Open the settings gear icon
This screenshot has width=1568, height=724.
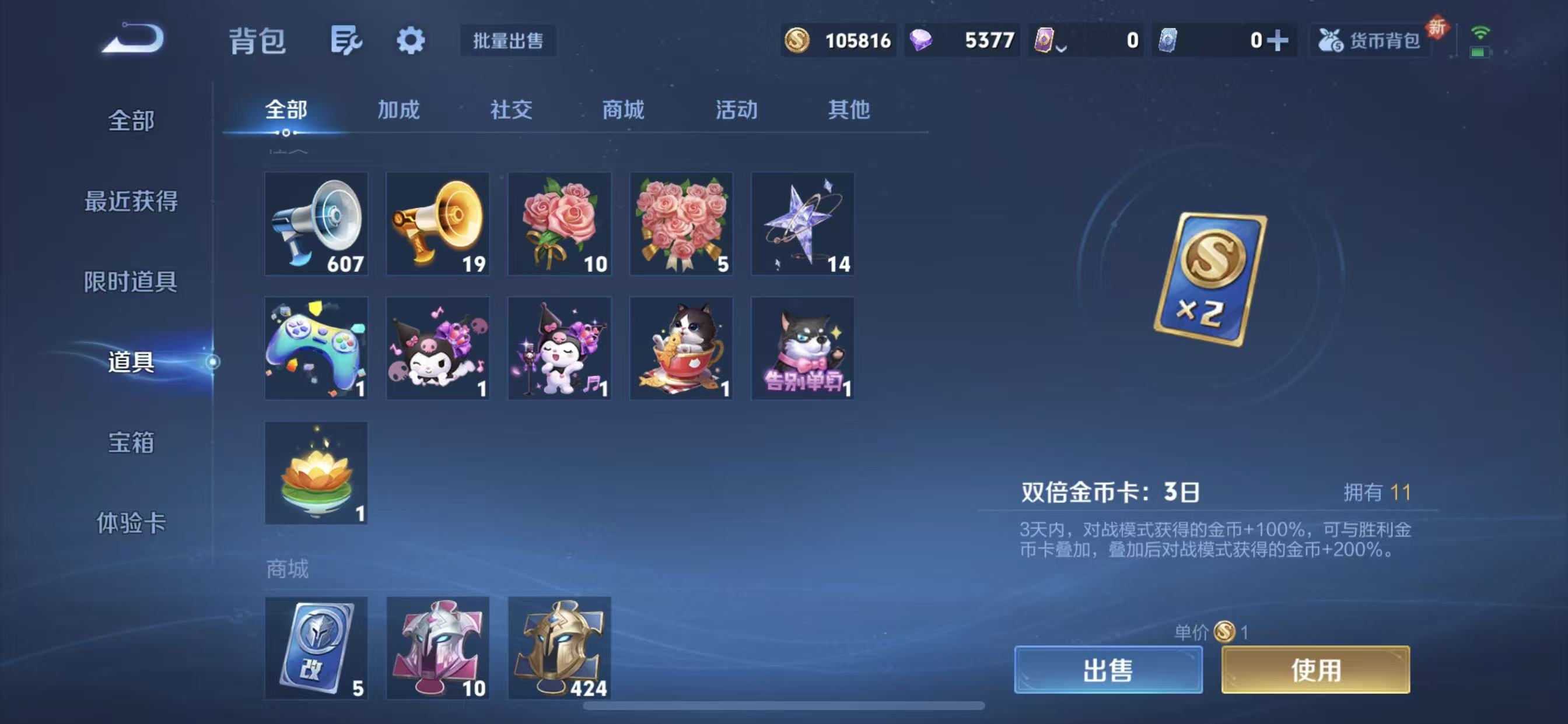[411, 40]
